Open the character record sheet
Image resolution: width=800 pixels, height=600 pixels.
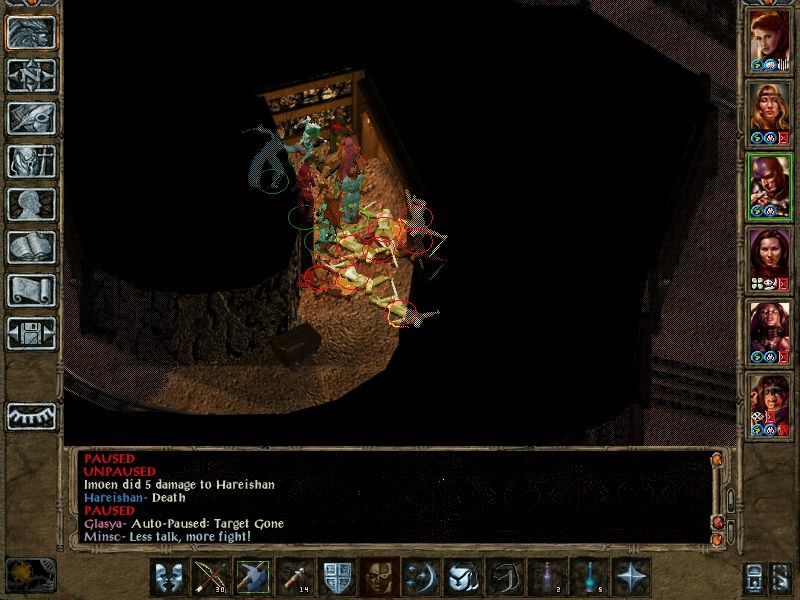click(31, 204)
